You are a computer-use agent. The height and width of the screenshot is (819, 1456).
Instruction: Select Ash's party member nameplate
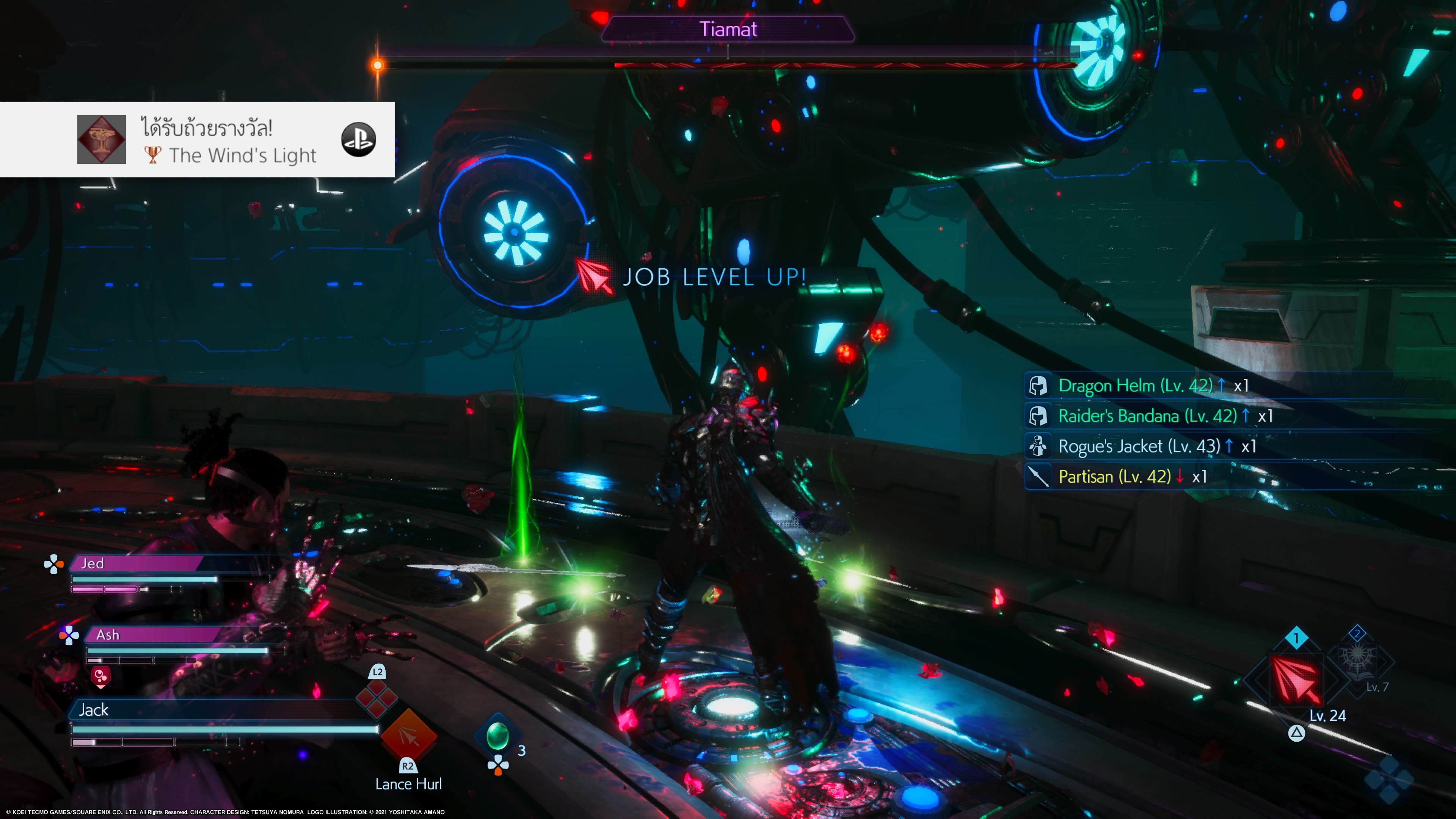(152, 635)
